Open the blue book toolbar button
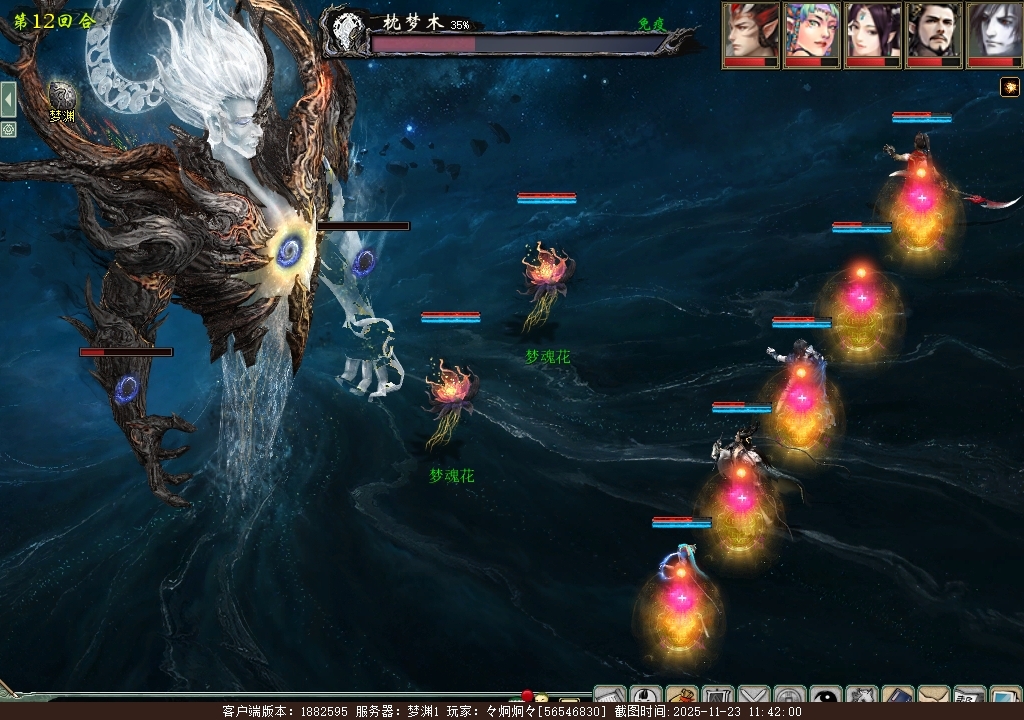This screenshot has width=1024, height=720. pyautogui.click(x=897, y=699)
